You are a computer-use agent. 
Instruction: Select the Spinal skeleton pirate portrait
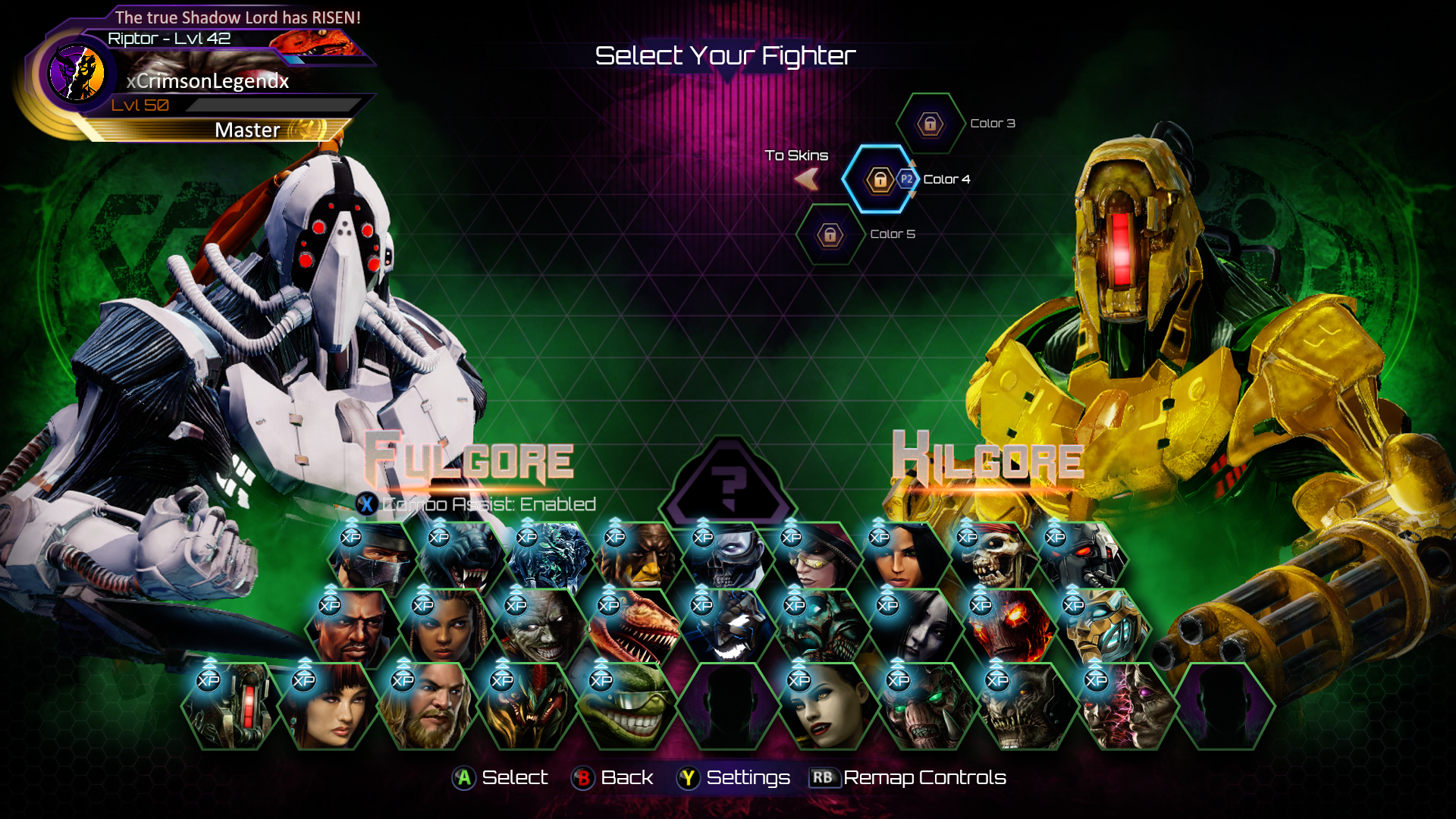[x=990, y=560]
